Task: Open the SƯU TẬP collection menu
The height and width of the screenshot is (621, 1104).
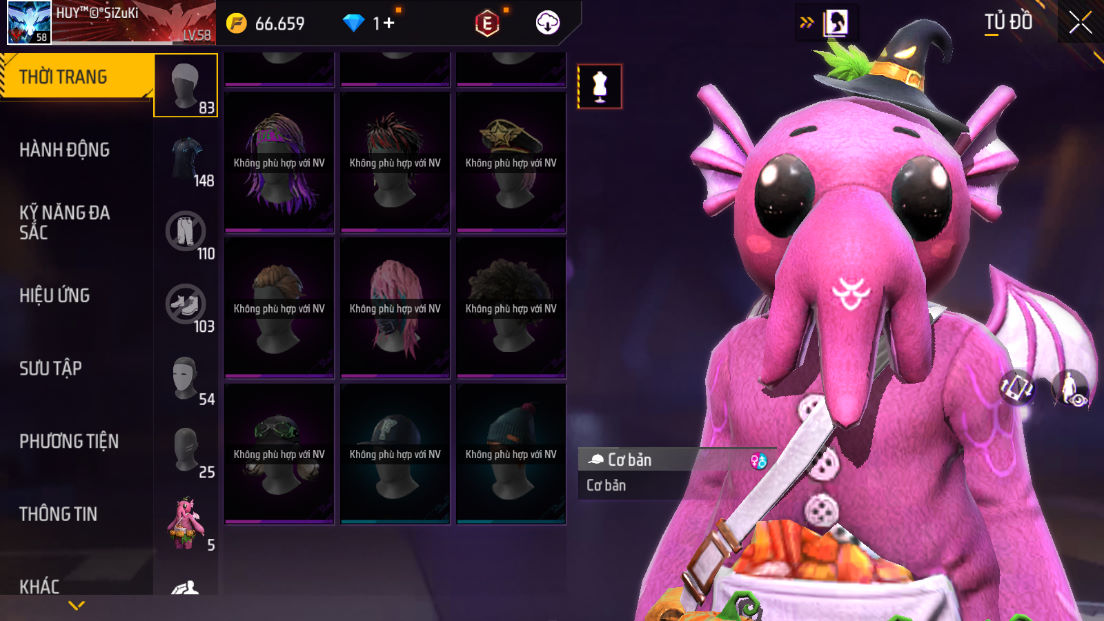Action: click(x=51, y=368)
